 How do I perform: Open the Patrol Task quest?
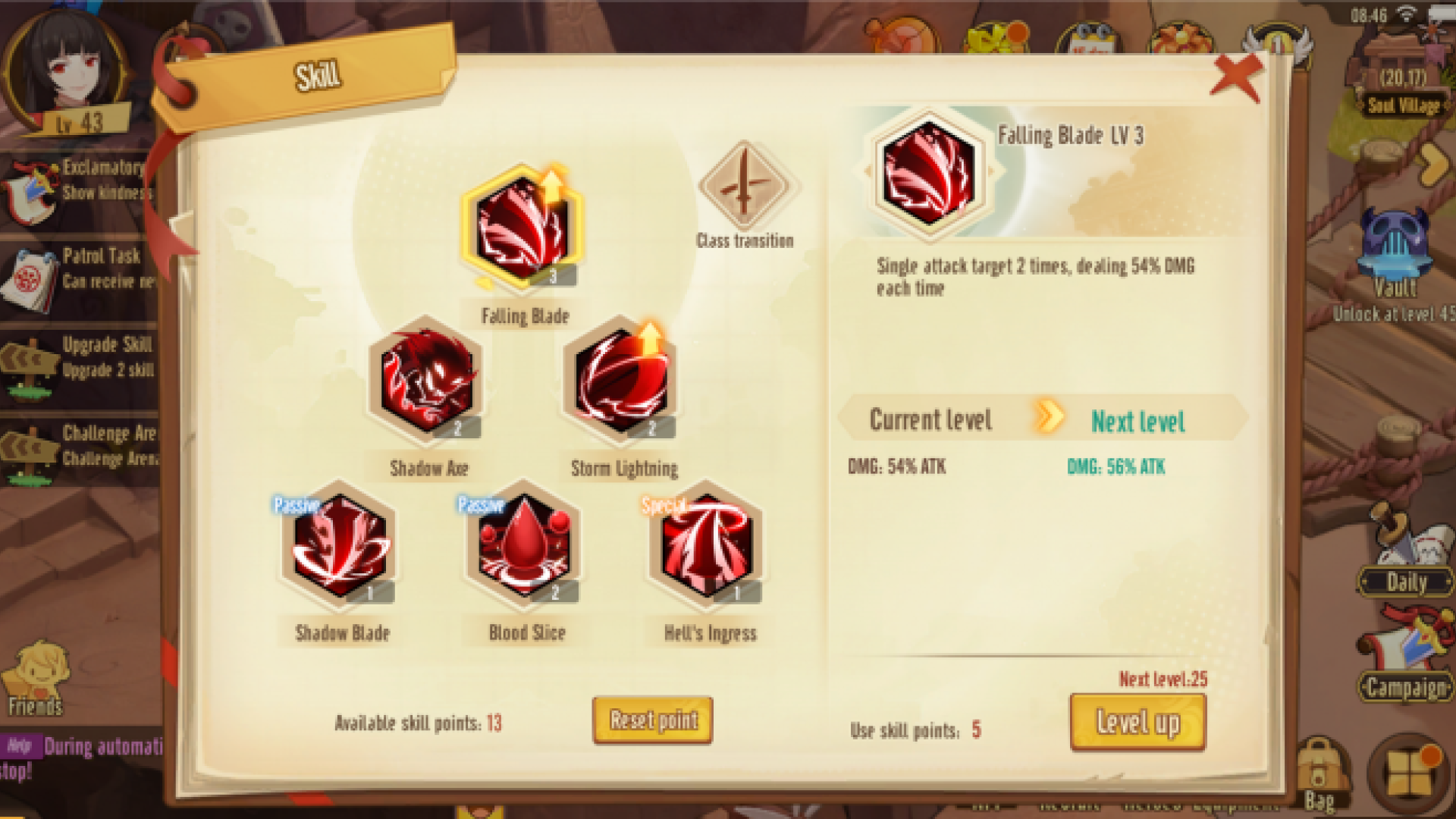coord(80,271)
